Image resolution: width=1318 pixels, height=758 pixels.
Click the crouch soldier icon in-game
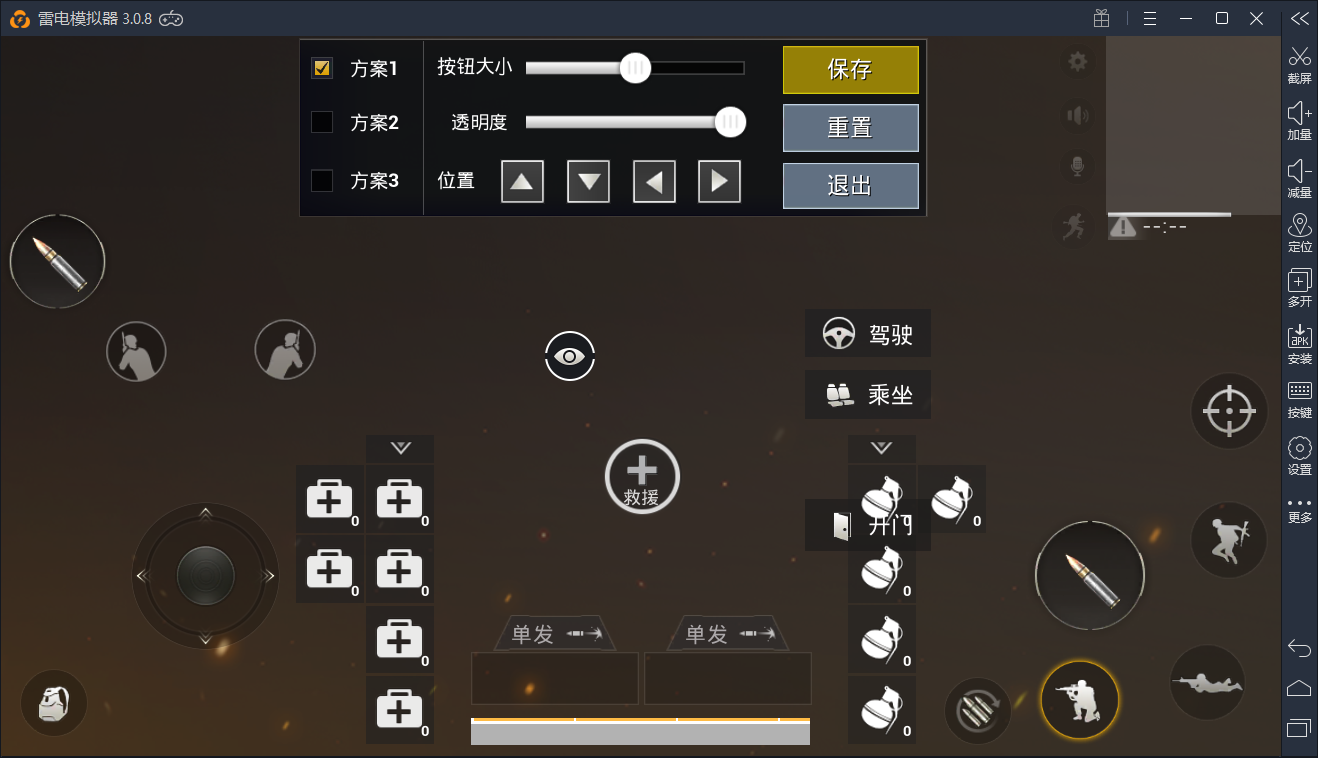click(x=1079, y=699)
